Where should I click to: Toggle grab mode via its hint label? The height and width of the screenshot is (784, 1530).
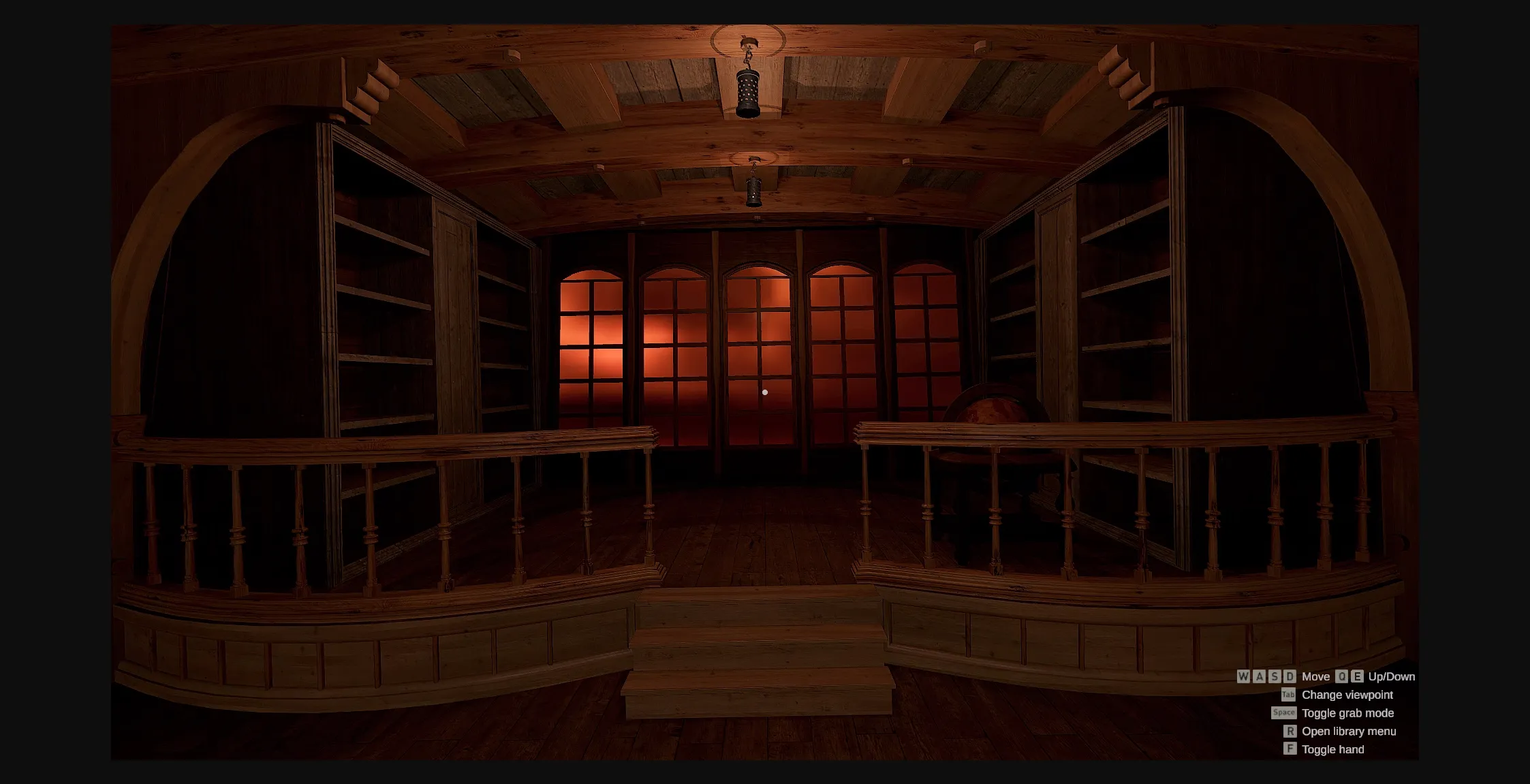coord(1349,713)
